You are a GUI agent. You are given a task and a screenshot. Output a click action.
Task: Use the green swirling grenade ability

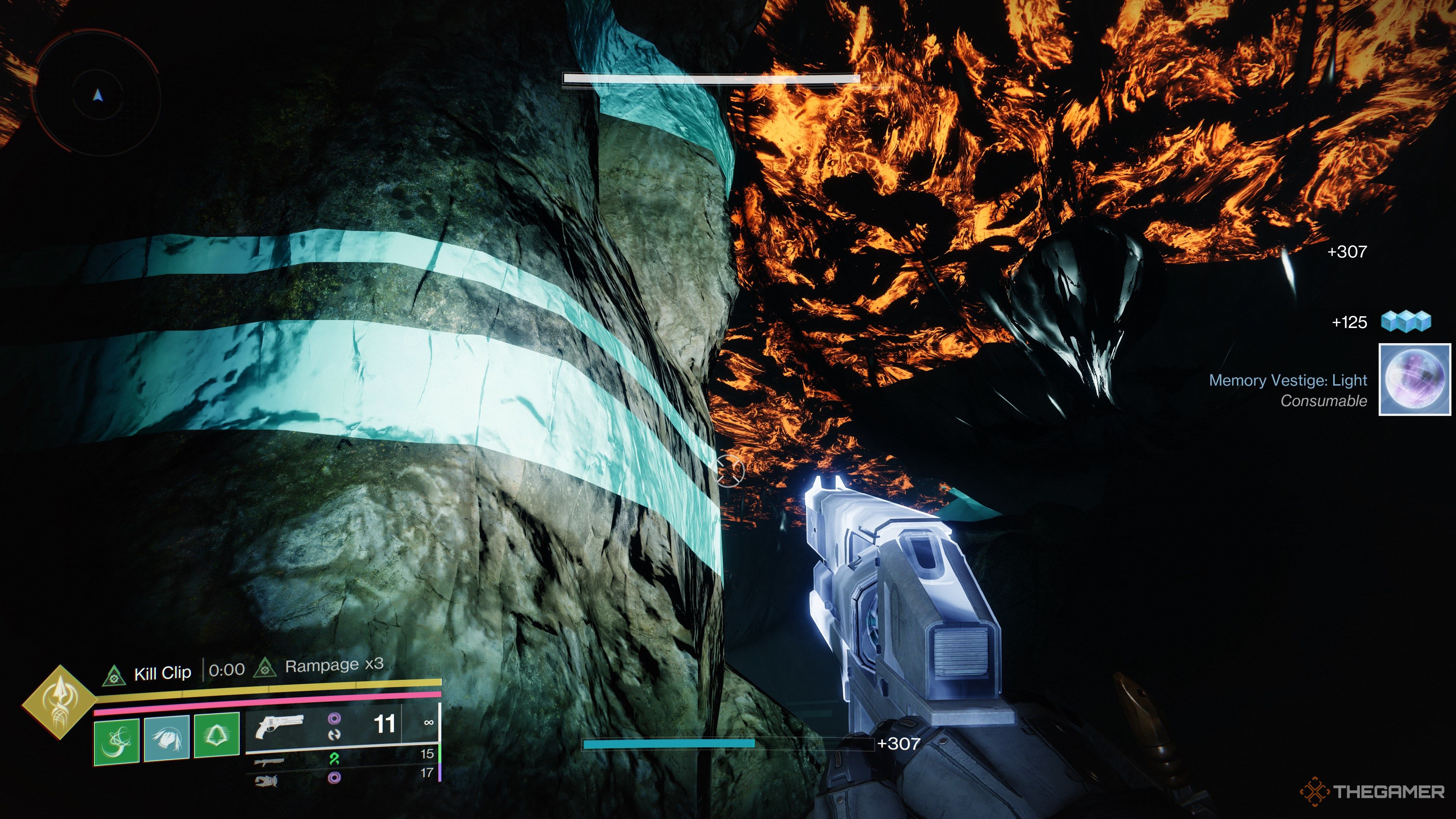(116, 741)
